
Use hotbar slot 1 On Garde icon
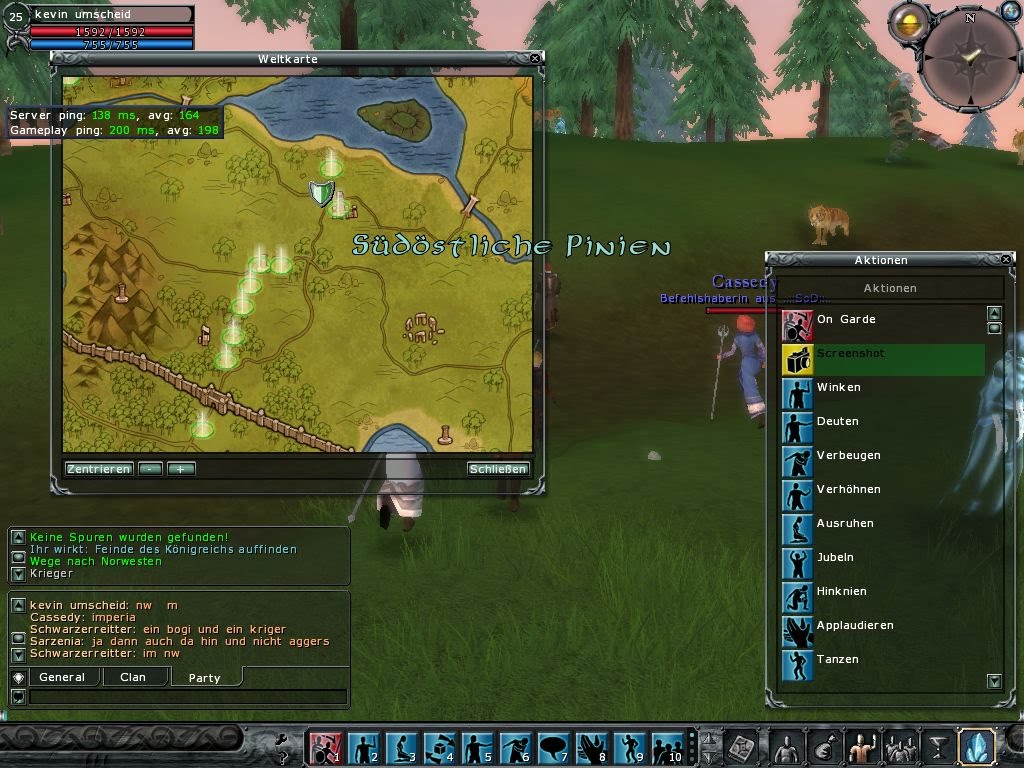coord(323,748)
